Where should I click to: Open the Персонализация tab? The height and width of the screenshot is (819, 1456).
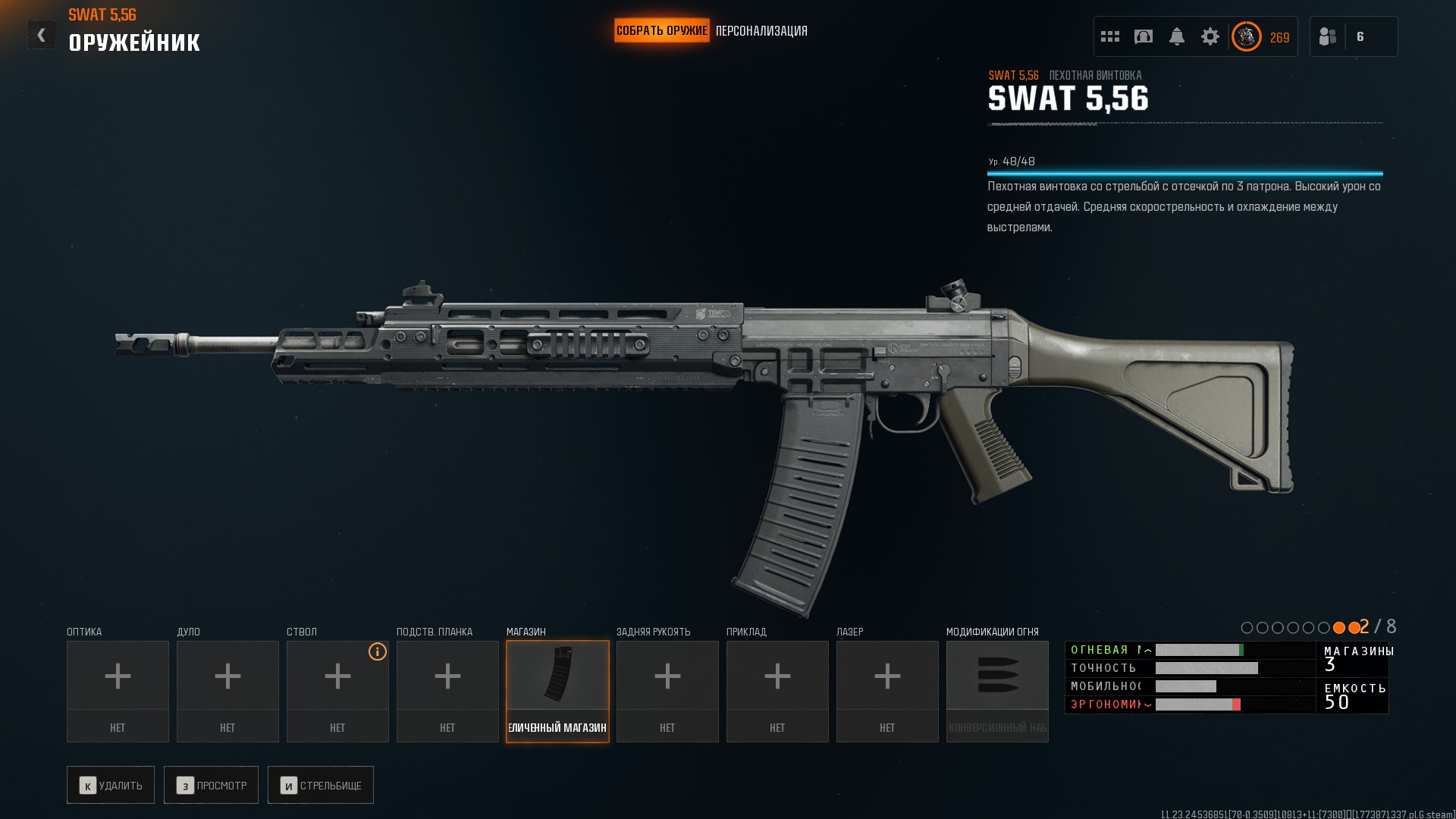(x=761, y=31)
